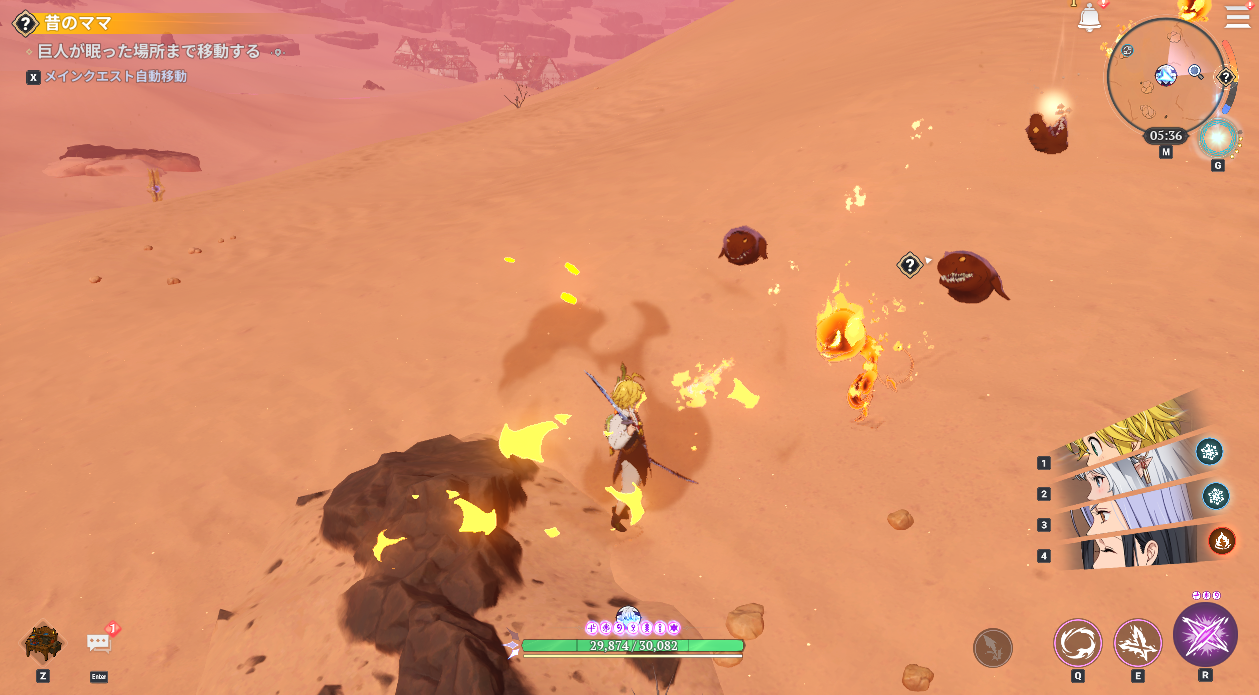Open the notification bell
Screen dimensions: 1259x695
(x=1089, y=17)
